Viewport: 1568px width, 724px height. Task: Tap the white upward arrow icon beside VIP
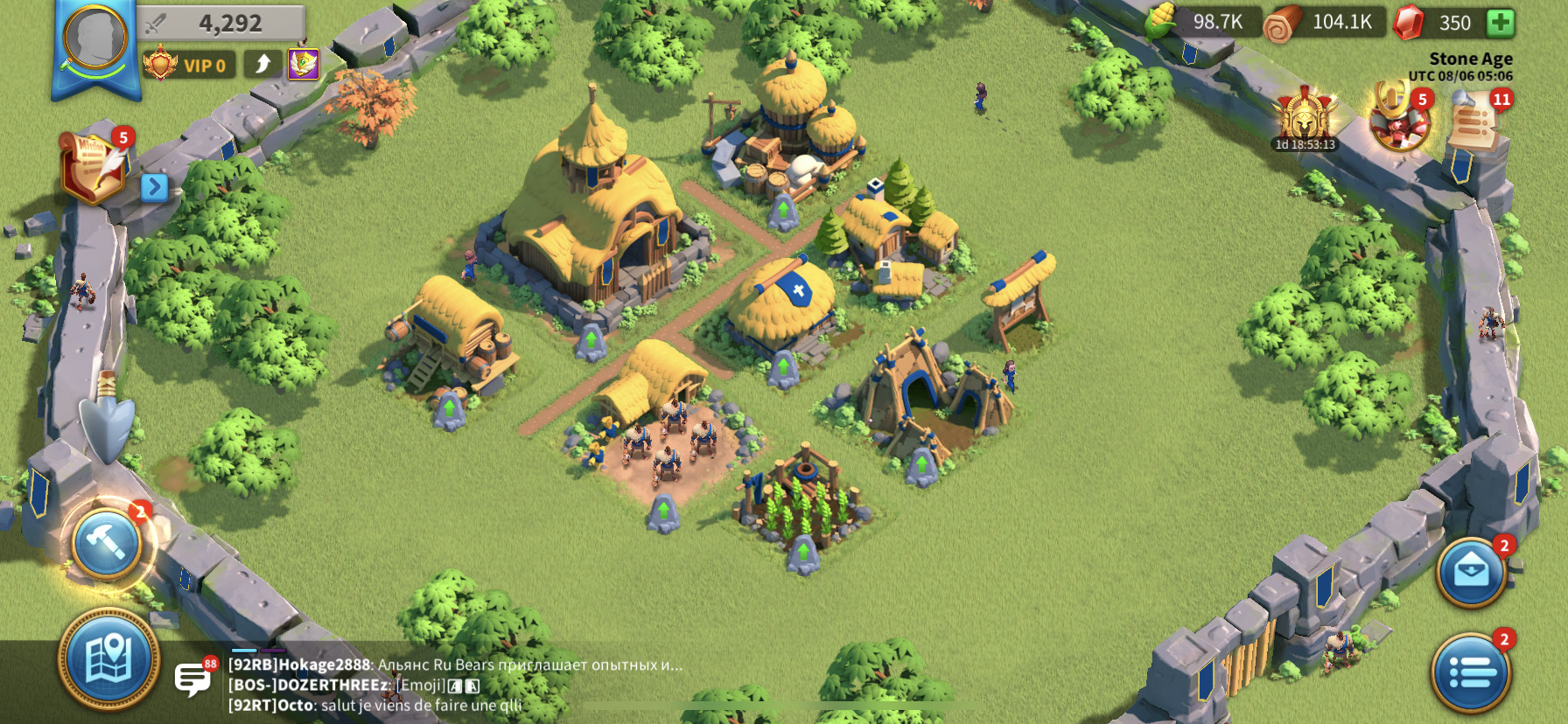click(x=262, y=64)
